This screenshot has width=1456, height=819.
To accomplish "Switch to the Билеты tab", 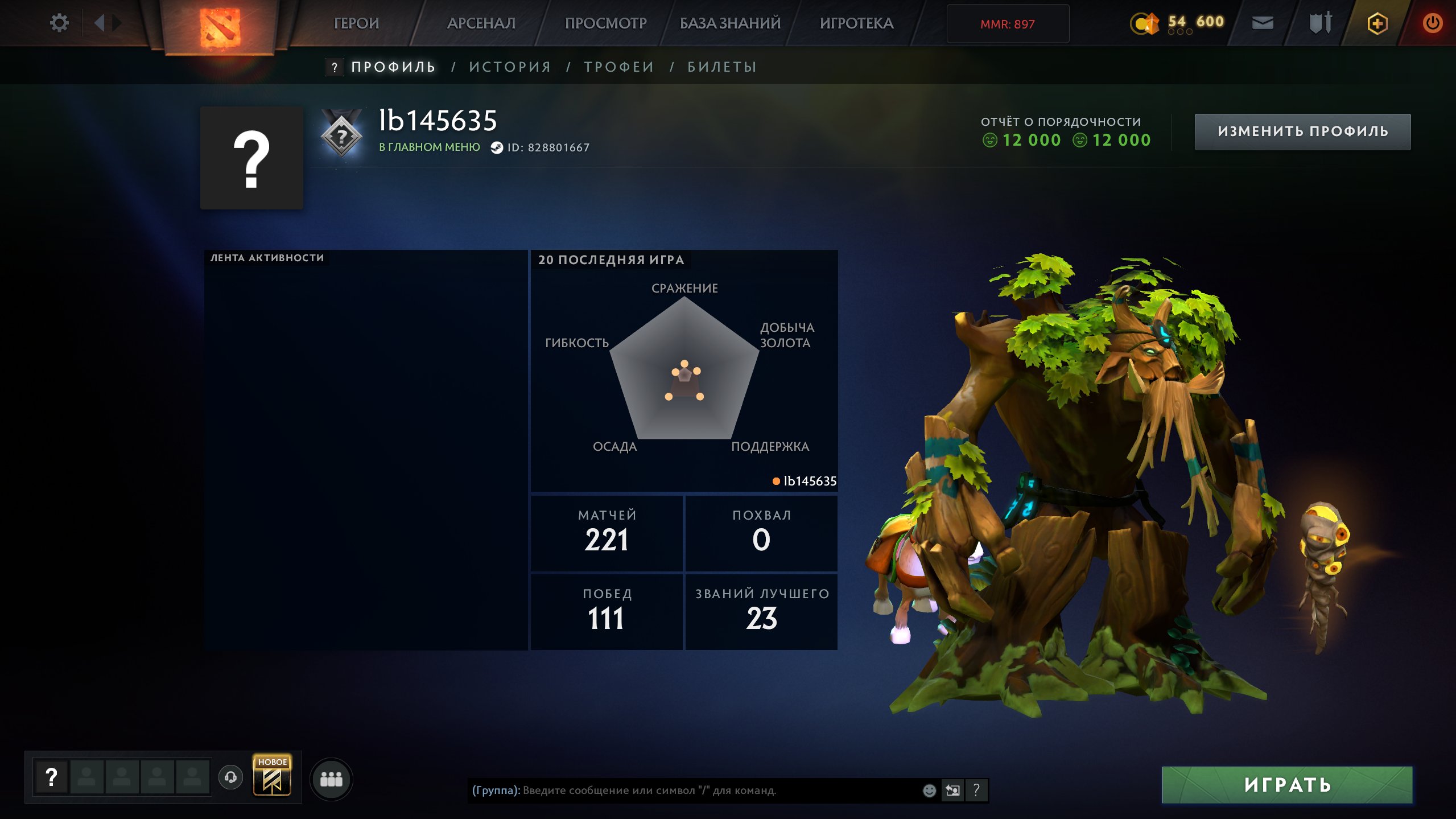I will pyautogui.click(x=722, y=67).
